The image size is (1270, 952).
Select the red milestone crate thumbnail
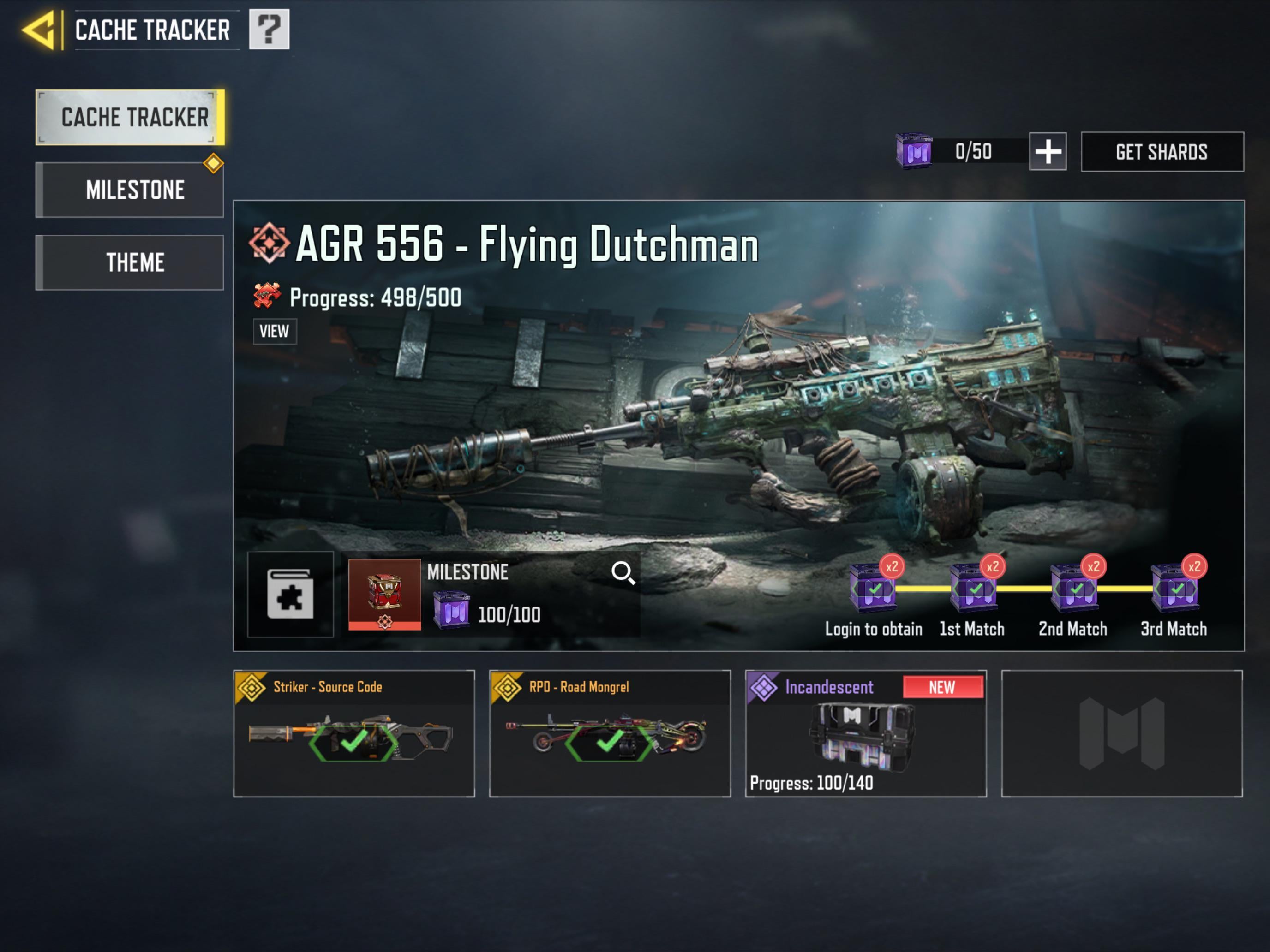pyautogui.click(x=384, y=595)
